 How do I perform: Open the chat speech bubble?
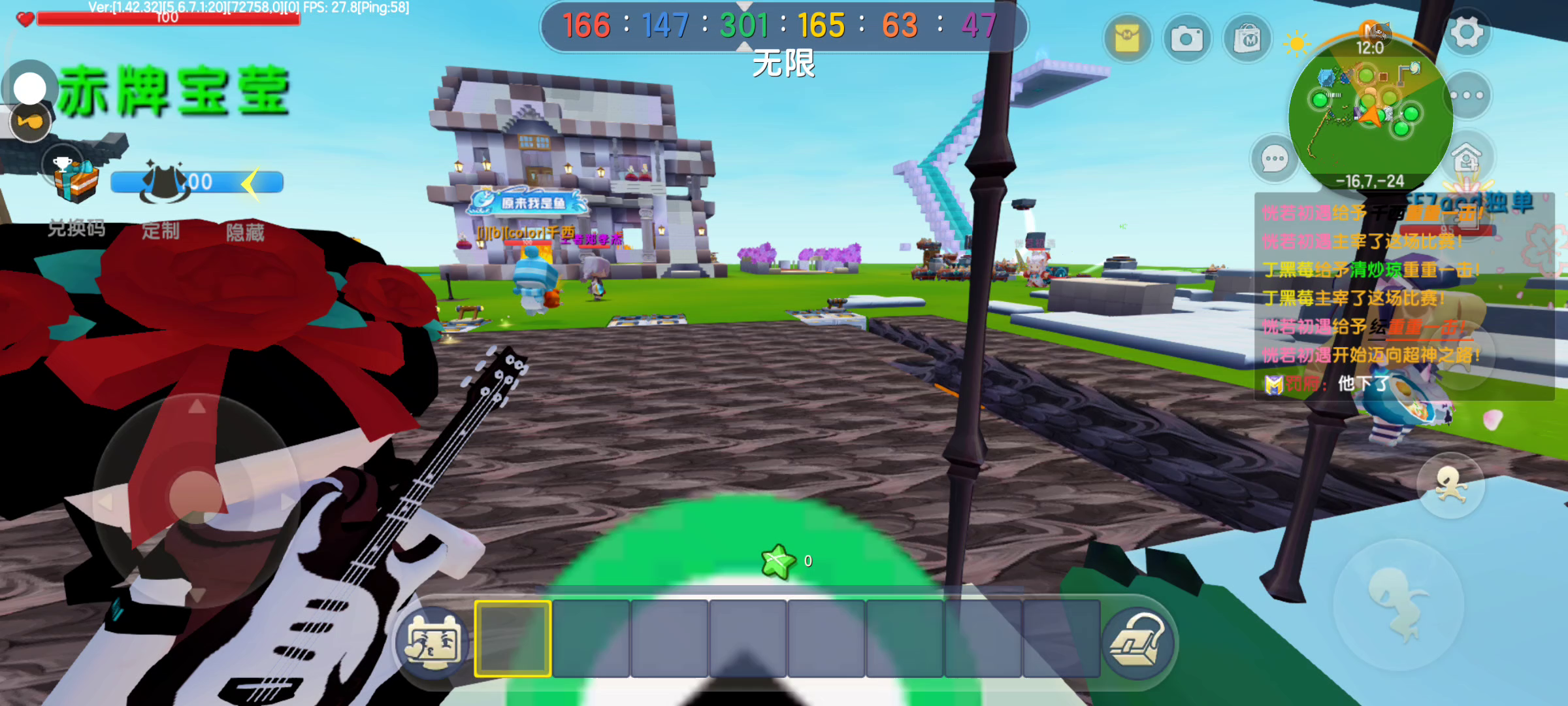click(1275, 159)
